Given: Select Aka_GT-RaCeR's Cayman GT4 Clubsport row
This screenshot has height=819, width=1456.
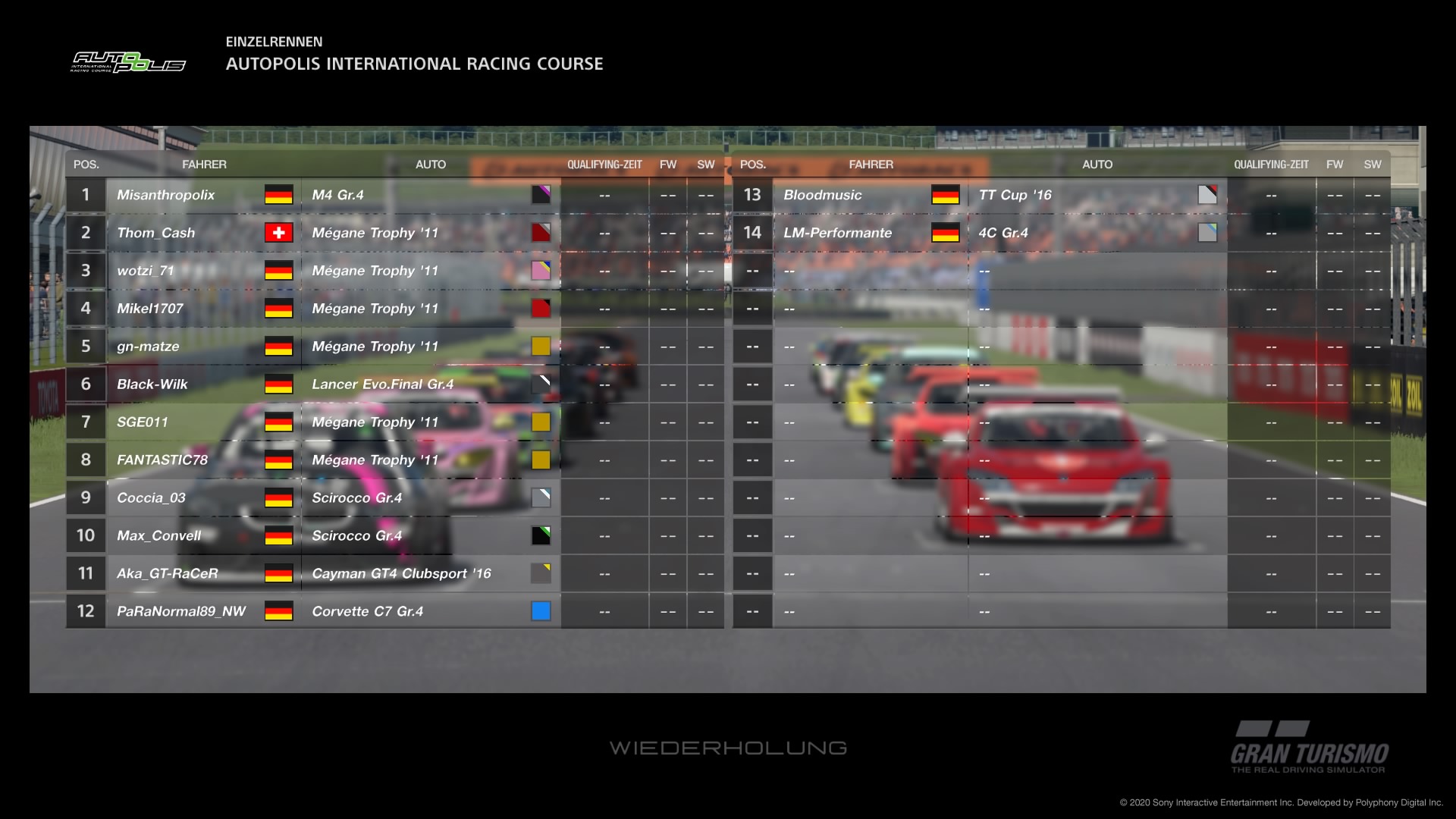Looking at the screenshot, I should (168, 574).
